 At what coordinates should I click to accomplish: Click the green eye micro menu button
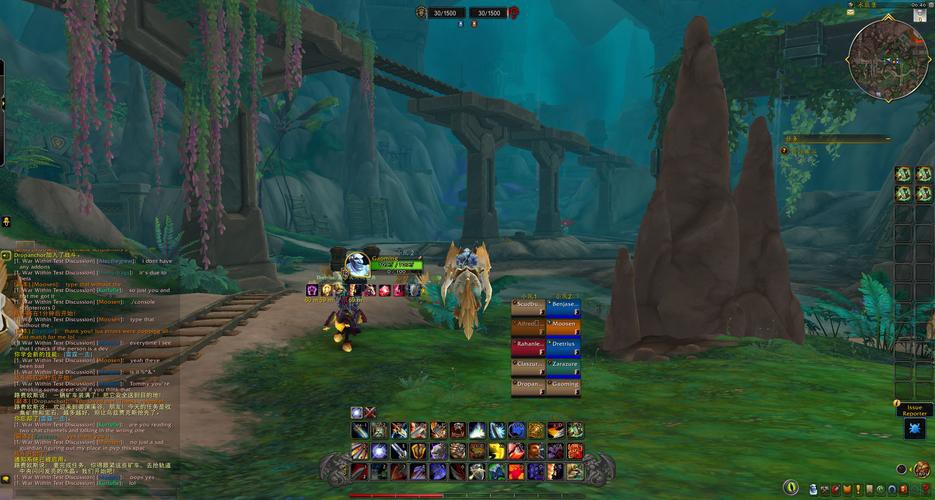pos(791,487)
